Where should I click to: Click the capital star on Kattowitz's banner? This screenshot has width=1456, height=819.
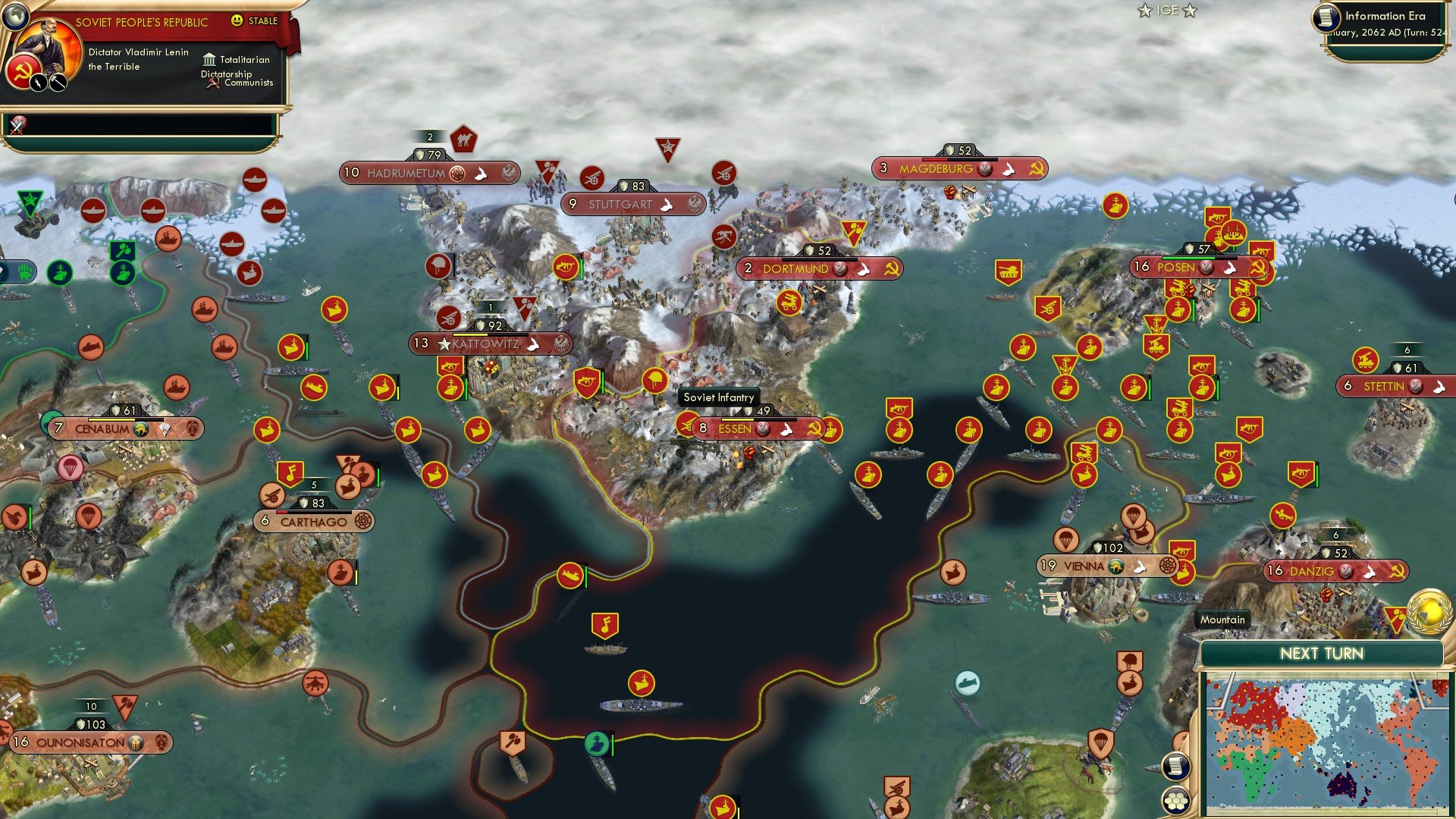coord(444,344)
